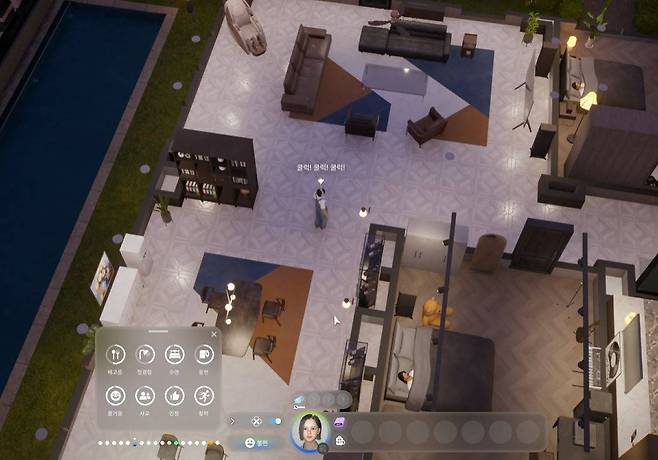Click the needs panel top handle bar
The image size is (658, 460).
click(158, 331)
